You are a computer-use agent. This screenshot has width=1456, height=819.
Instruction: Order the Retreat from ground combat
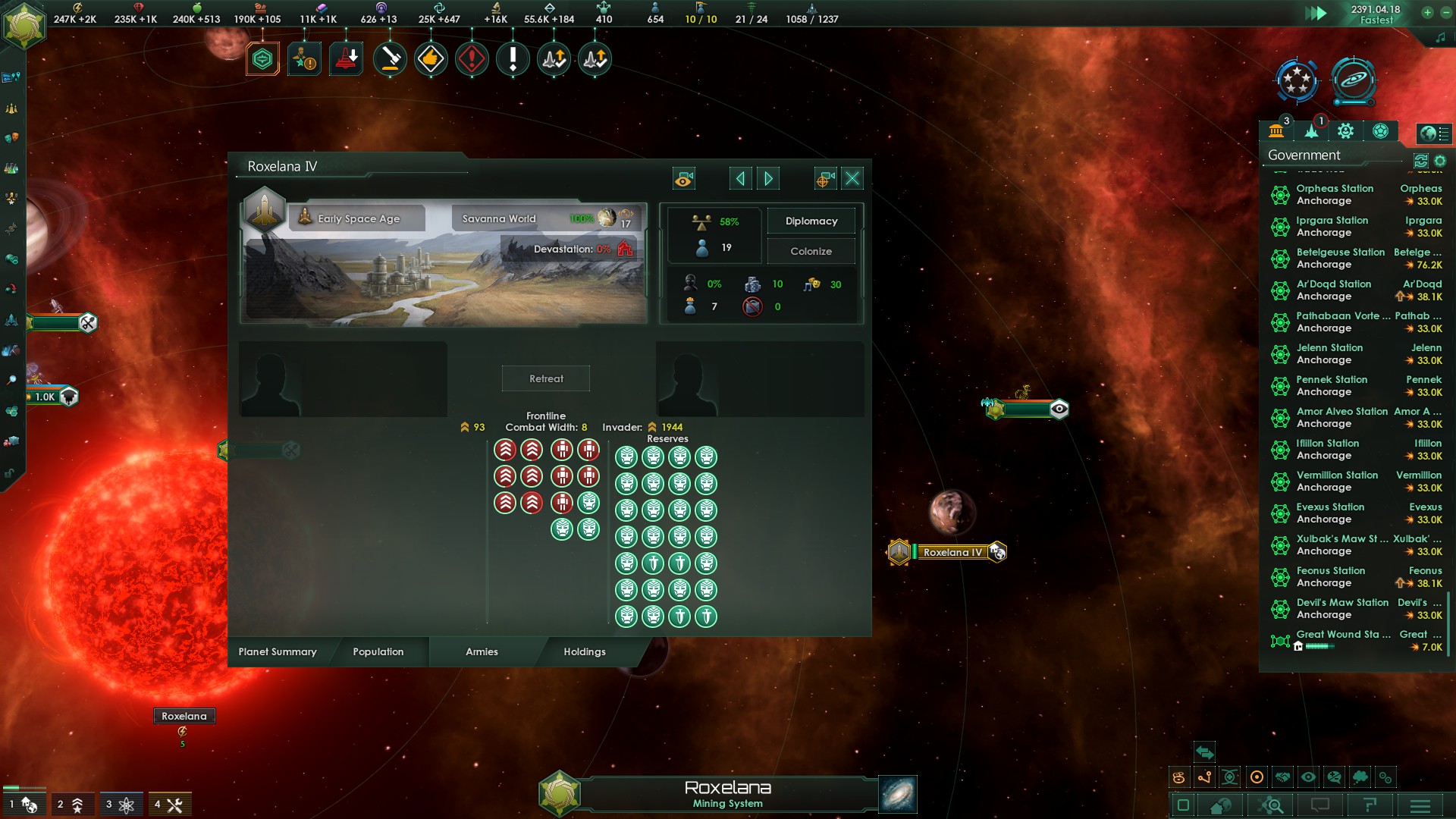click(x=546, y=378)
